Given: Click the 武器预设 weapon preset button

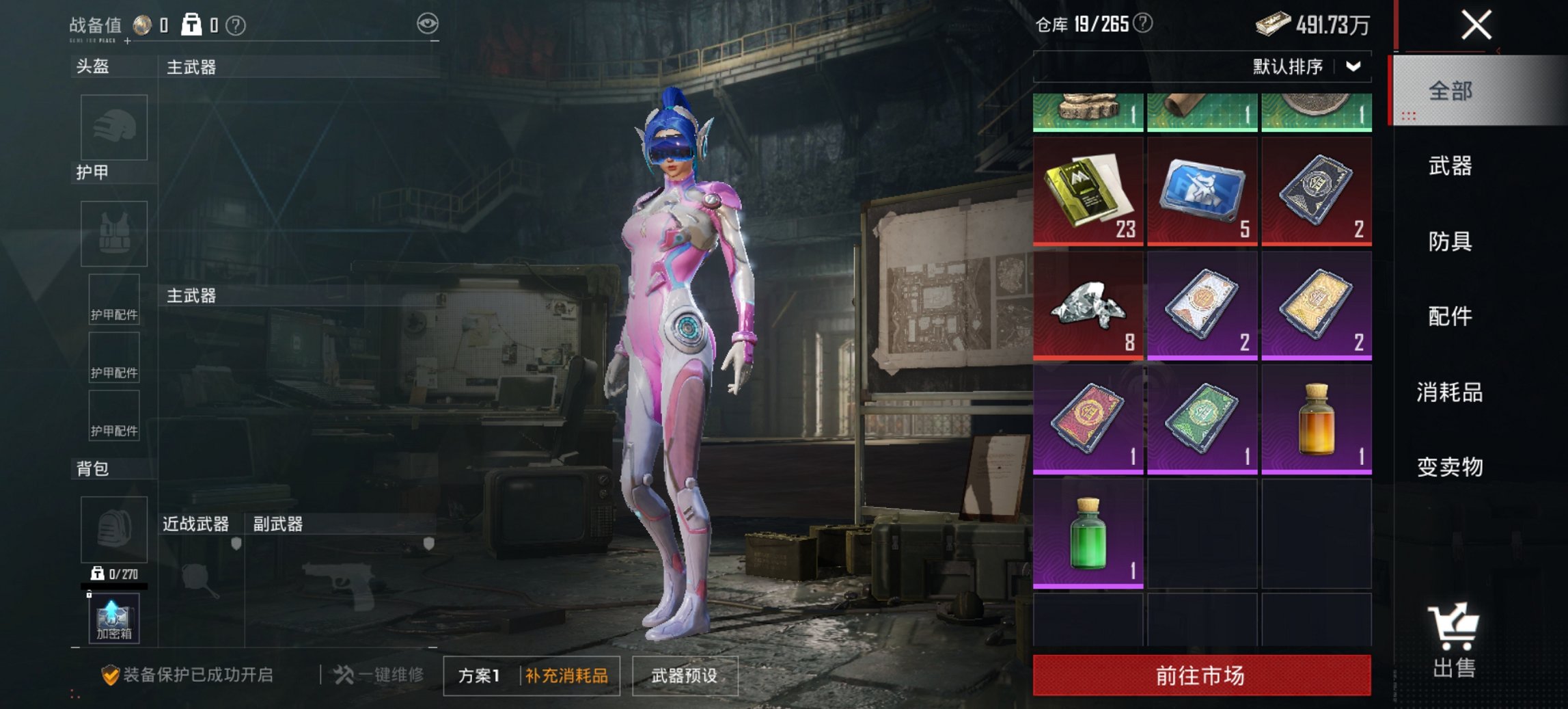Looking at the screenshot, I should pyautogui.click(x=685, y=673).
